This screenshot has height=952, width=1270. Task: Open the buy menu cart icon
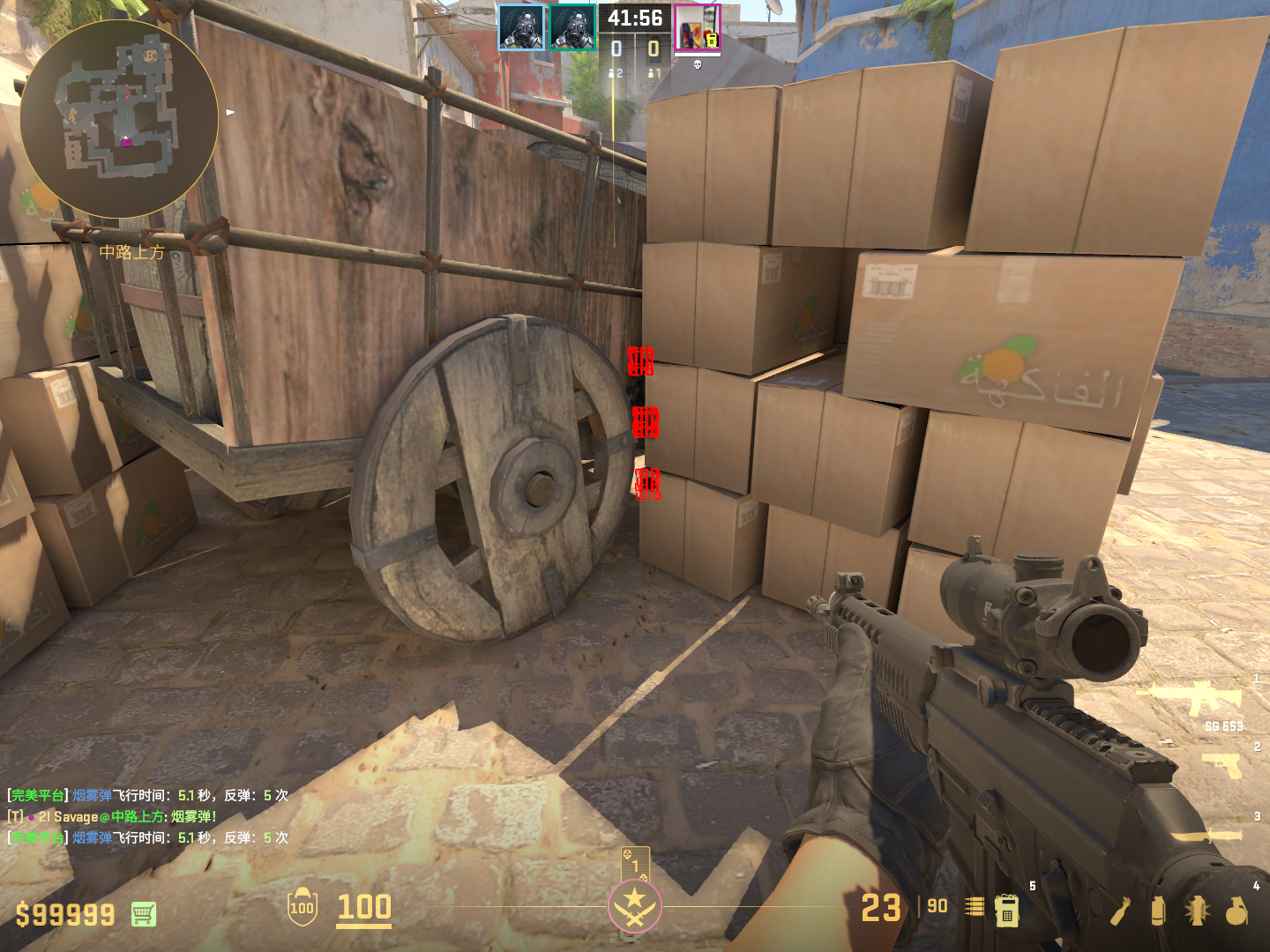[144, 914]
